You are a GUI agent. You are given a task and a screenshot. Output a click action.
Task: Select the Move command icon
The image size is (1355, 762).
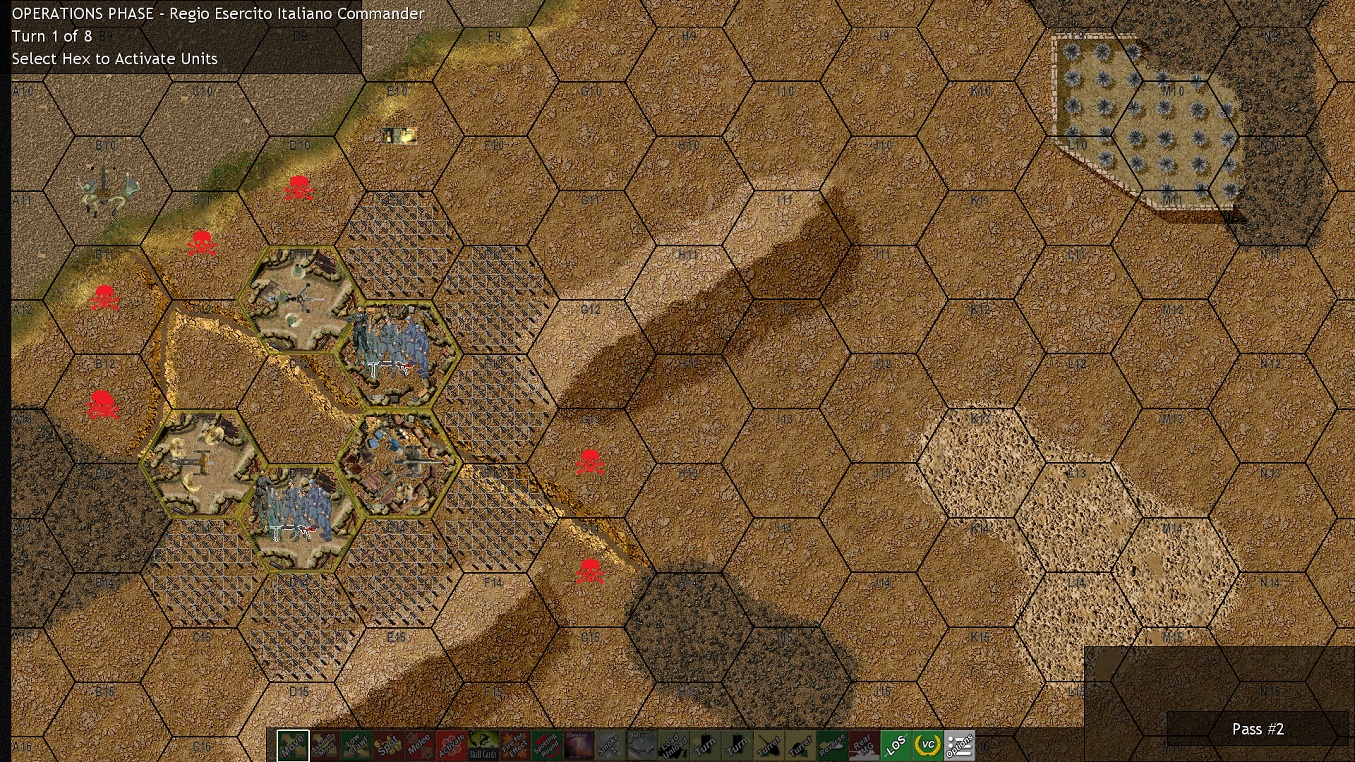click(x=292, y=745)
